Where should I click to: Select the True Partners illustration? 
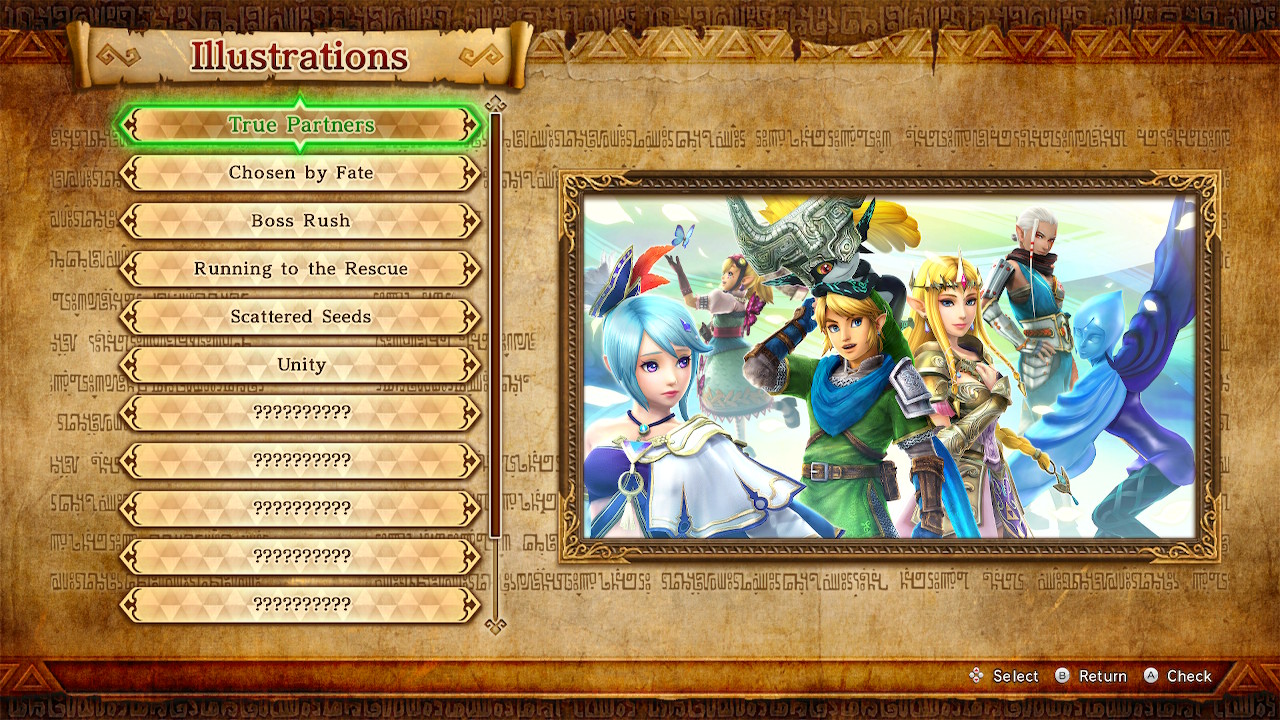[x=300, y=124]
